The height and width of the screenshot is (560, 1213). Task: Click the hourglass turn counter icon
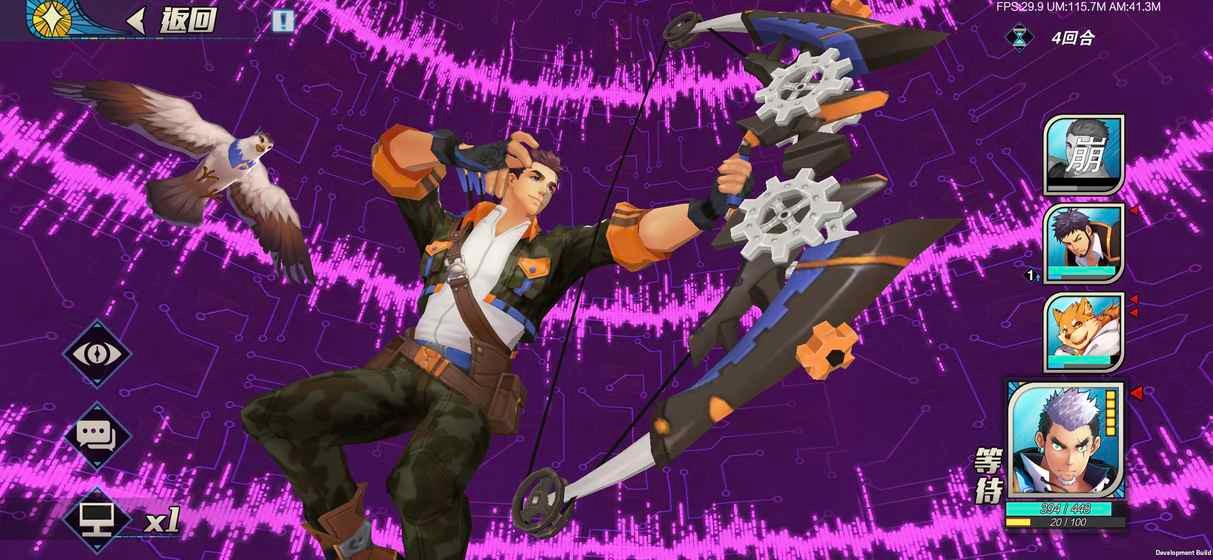(1019, 38)
